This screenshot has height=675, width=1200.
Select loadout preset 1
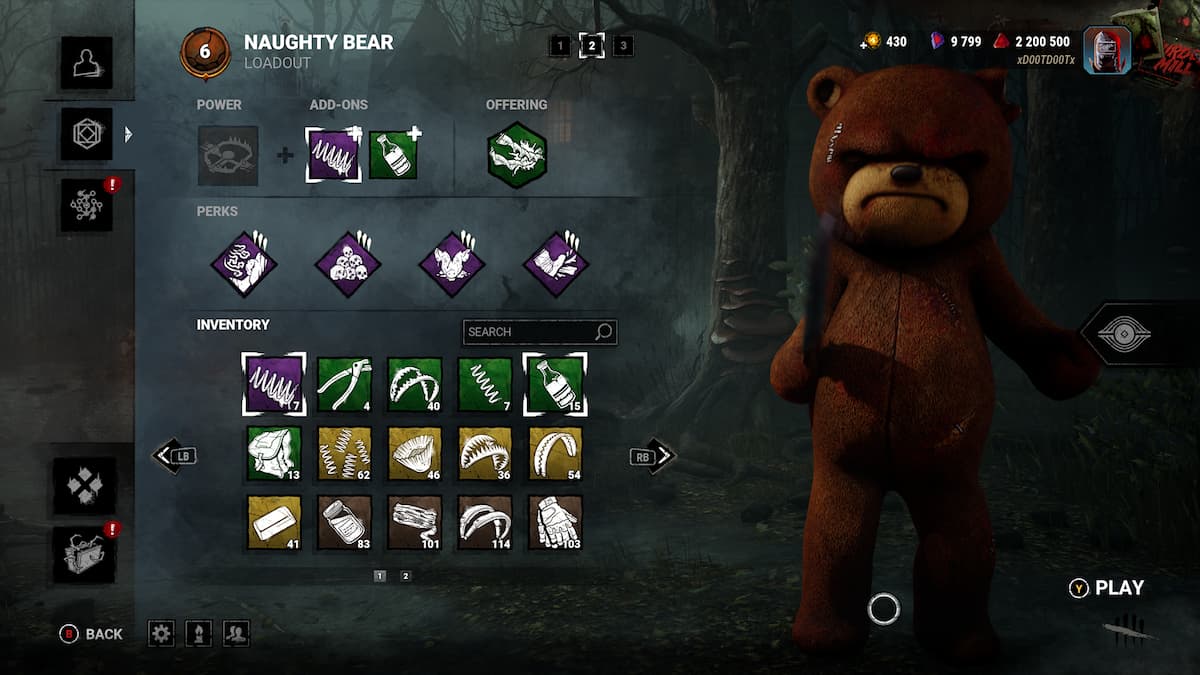click(560, 45)
